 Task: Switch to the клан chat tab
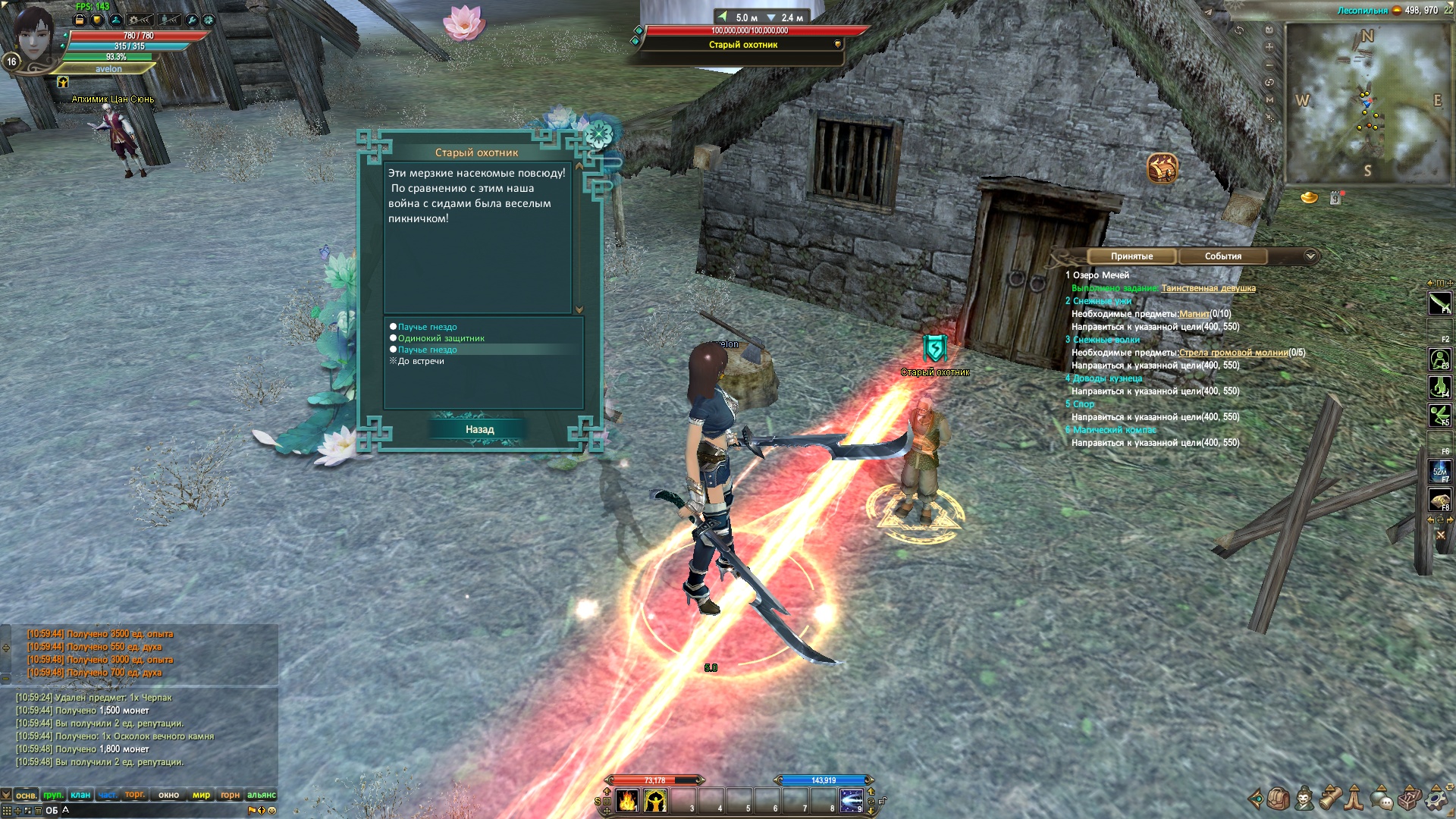pos(80,795)
